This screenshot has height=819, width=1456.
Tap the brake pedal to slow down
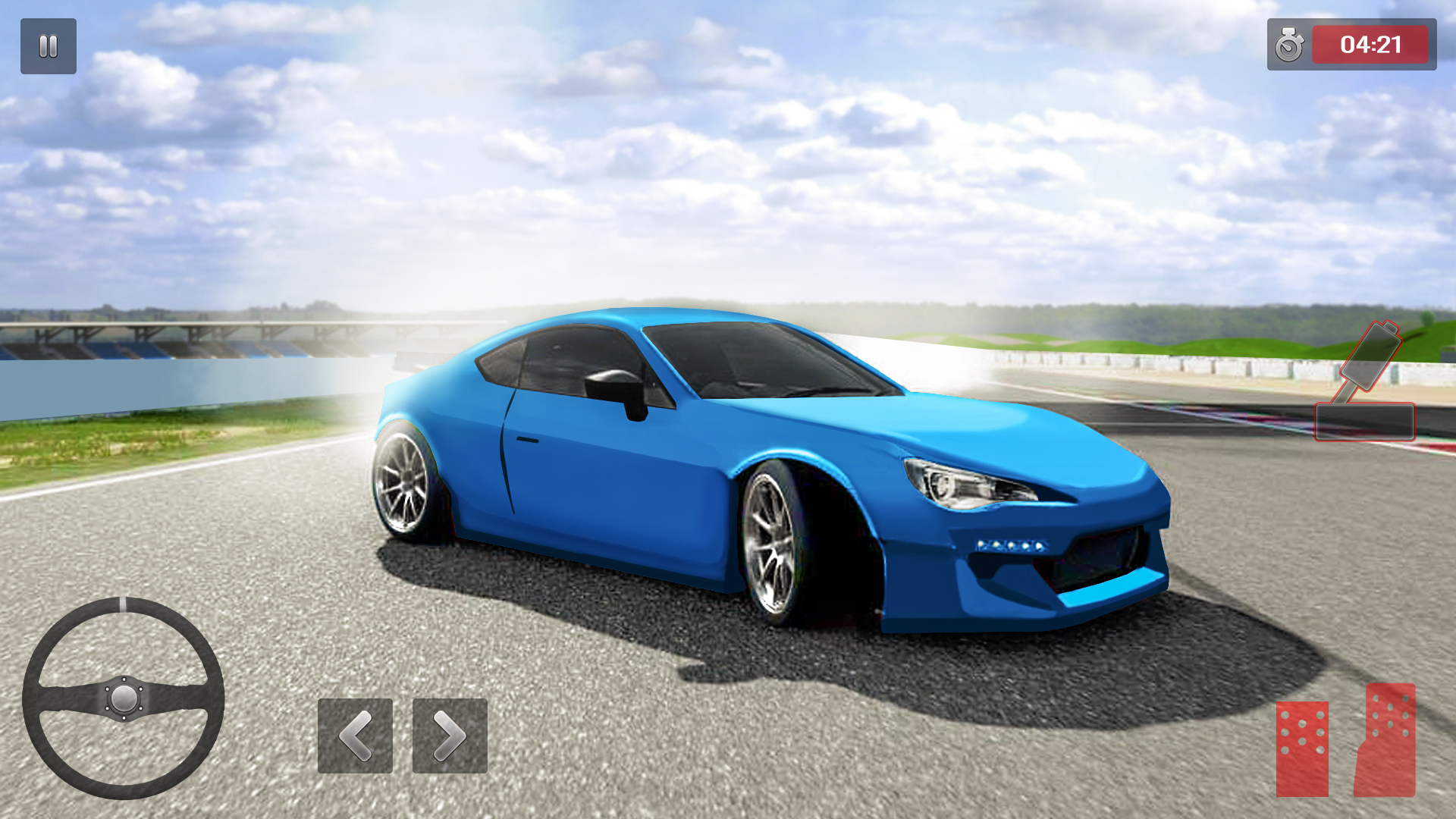[x=1301, y=751]
